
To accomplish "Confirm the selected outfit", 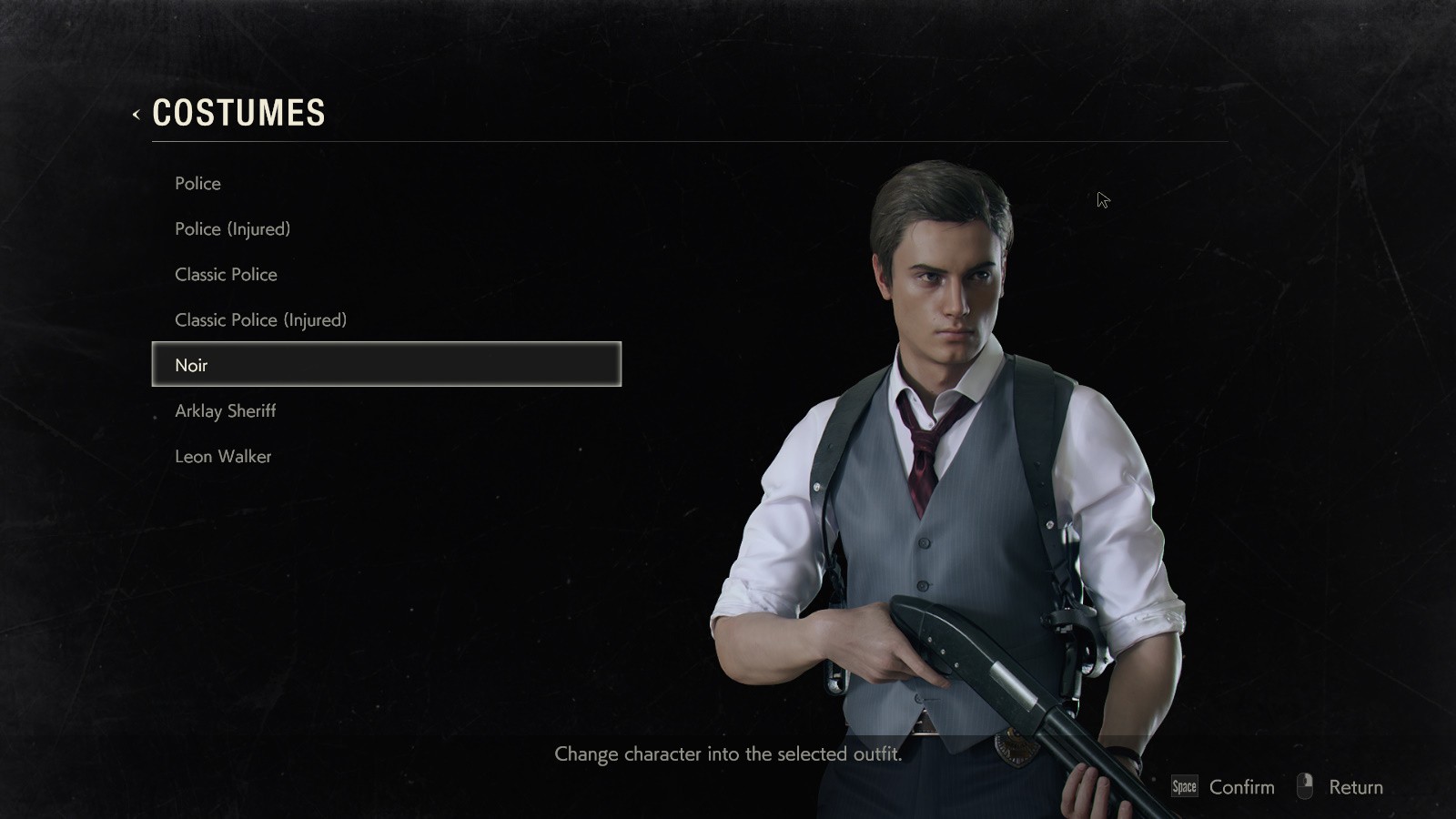I will point(1224,787).
